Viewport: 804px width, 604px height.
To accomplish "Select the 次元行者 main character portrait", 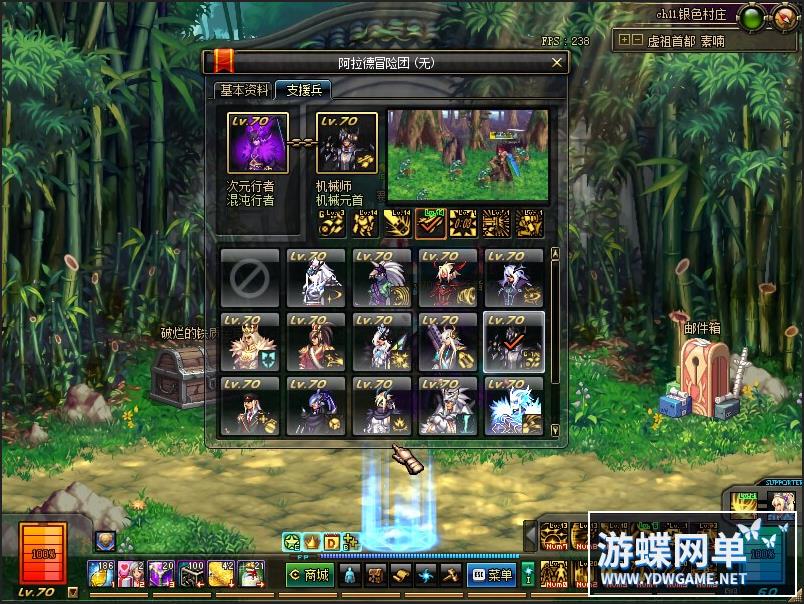I will (258, 143).
